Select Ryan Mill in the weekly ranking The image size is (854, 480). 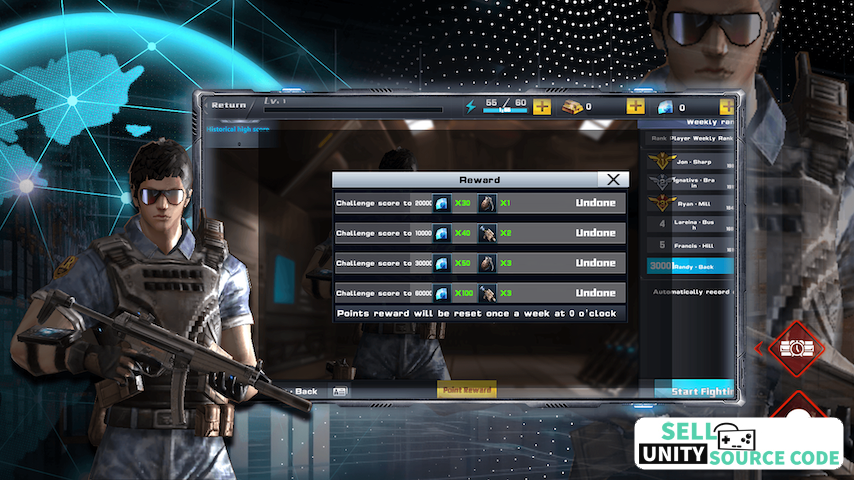690,203
